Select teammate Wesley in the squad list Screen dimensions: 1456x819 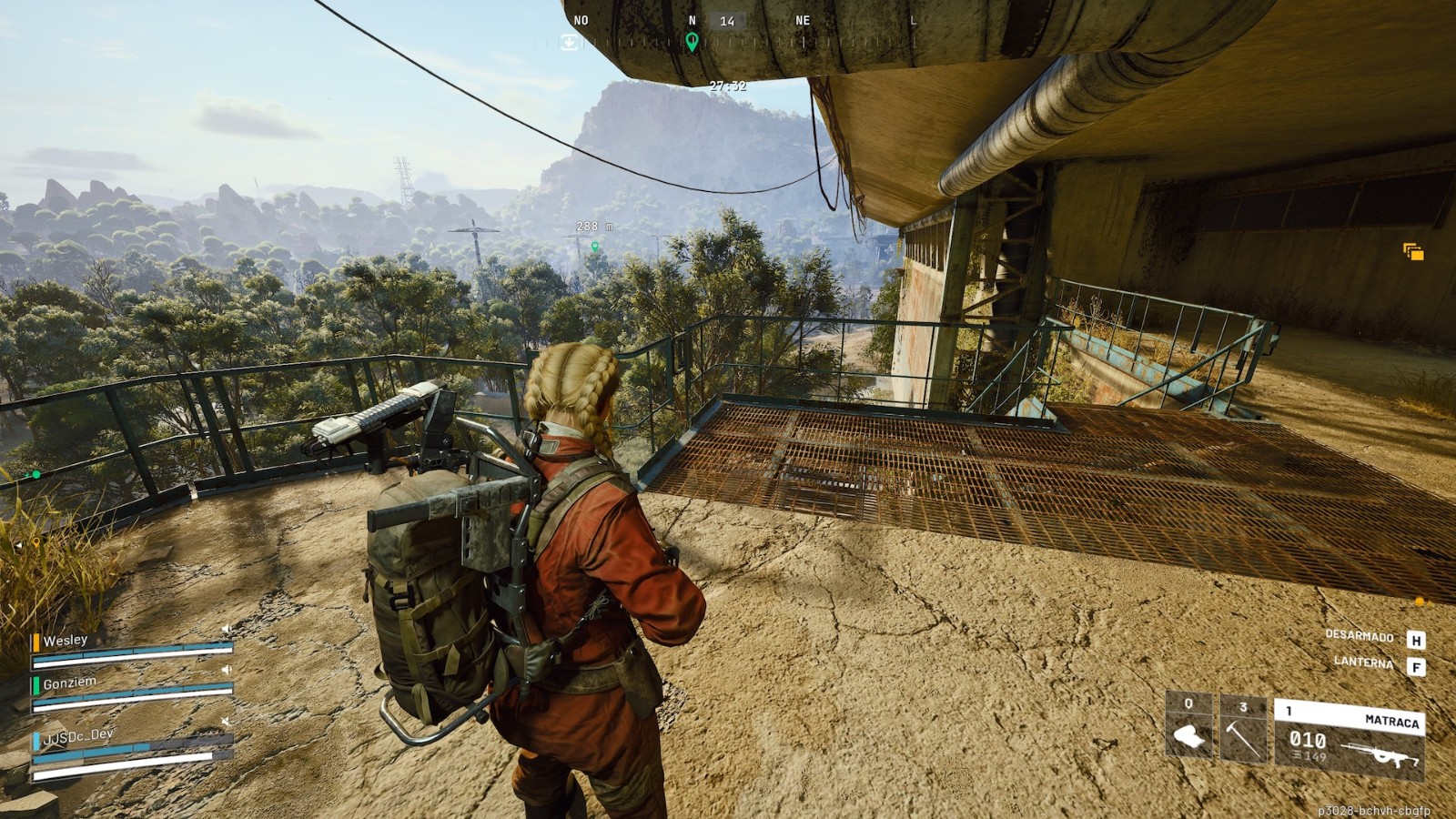coord(66,641)
